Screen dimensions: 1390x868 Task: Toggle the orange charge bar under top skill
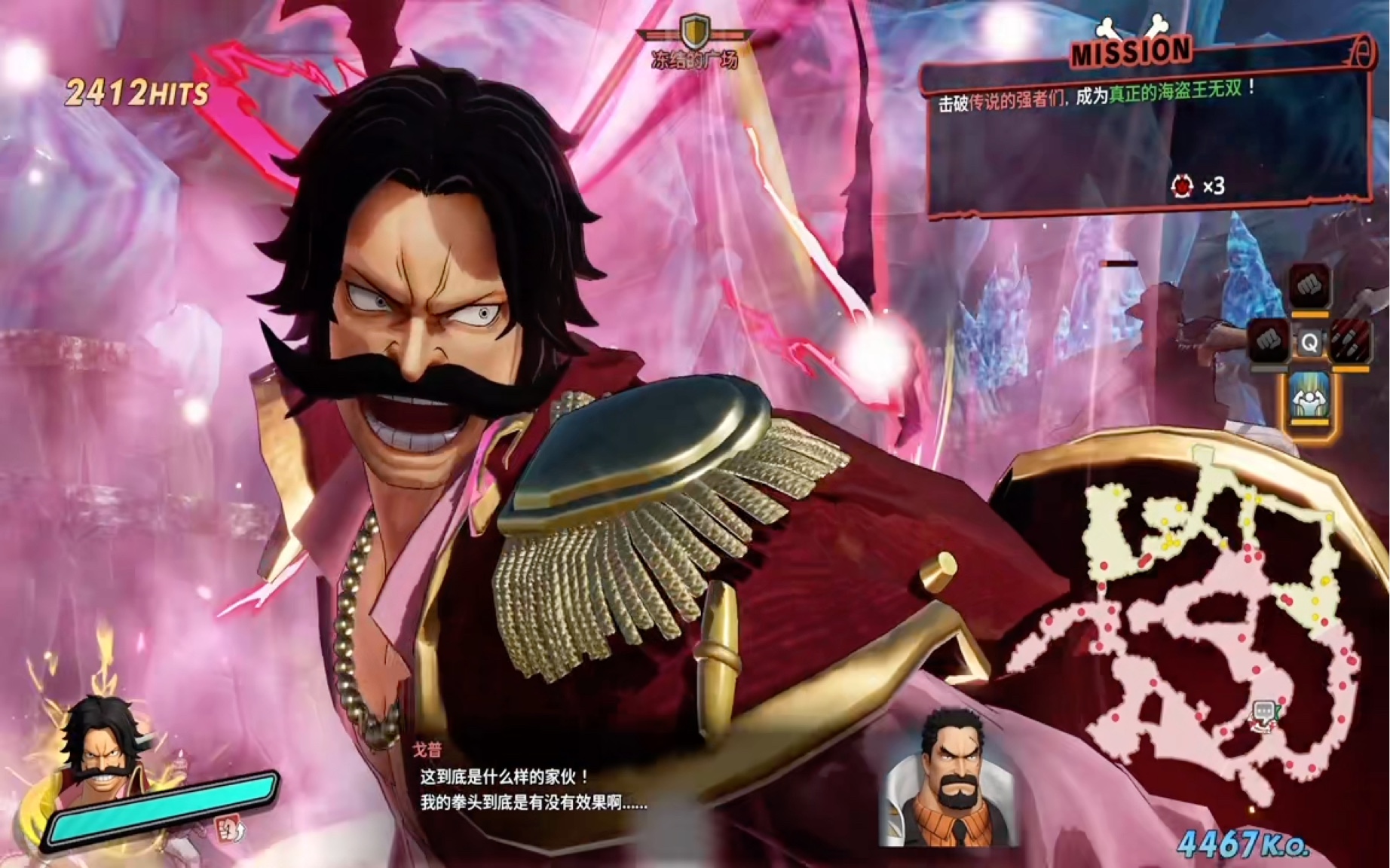[x=1310, y=314]
